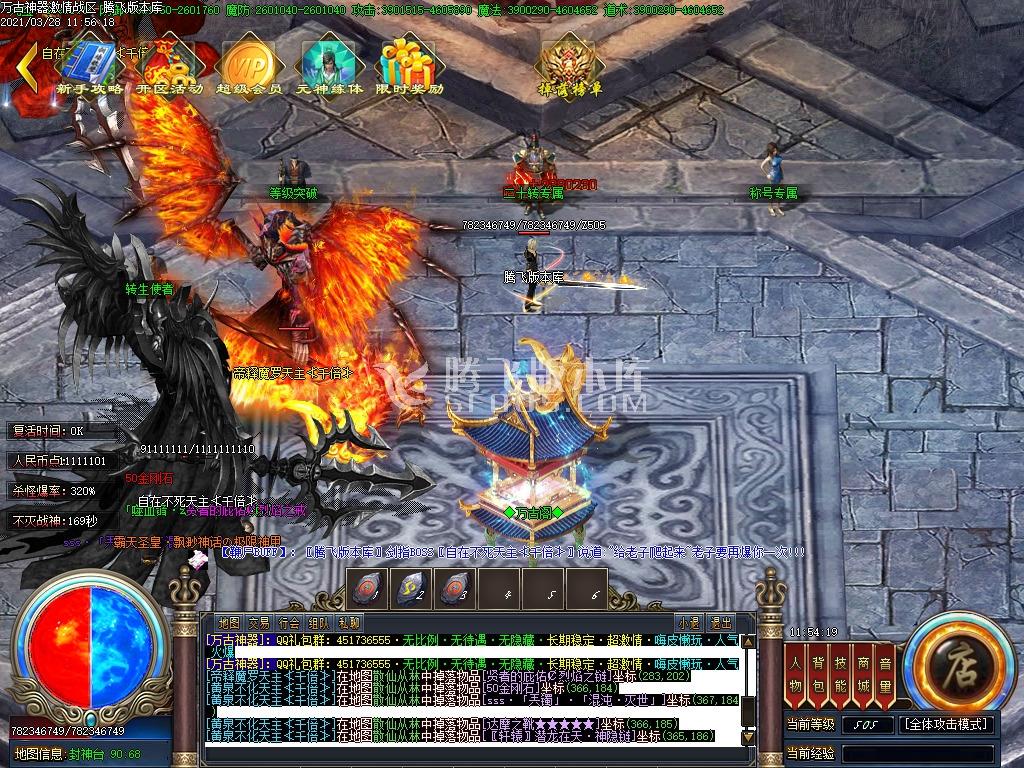Toggle the 全体攻击模式 attack mode
Image resolution: width=1024 pixels, height=768 pixels.
click(946, 724)
